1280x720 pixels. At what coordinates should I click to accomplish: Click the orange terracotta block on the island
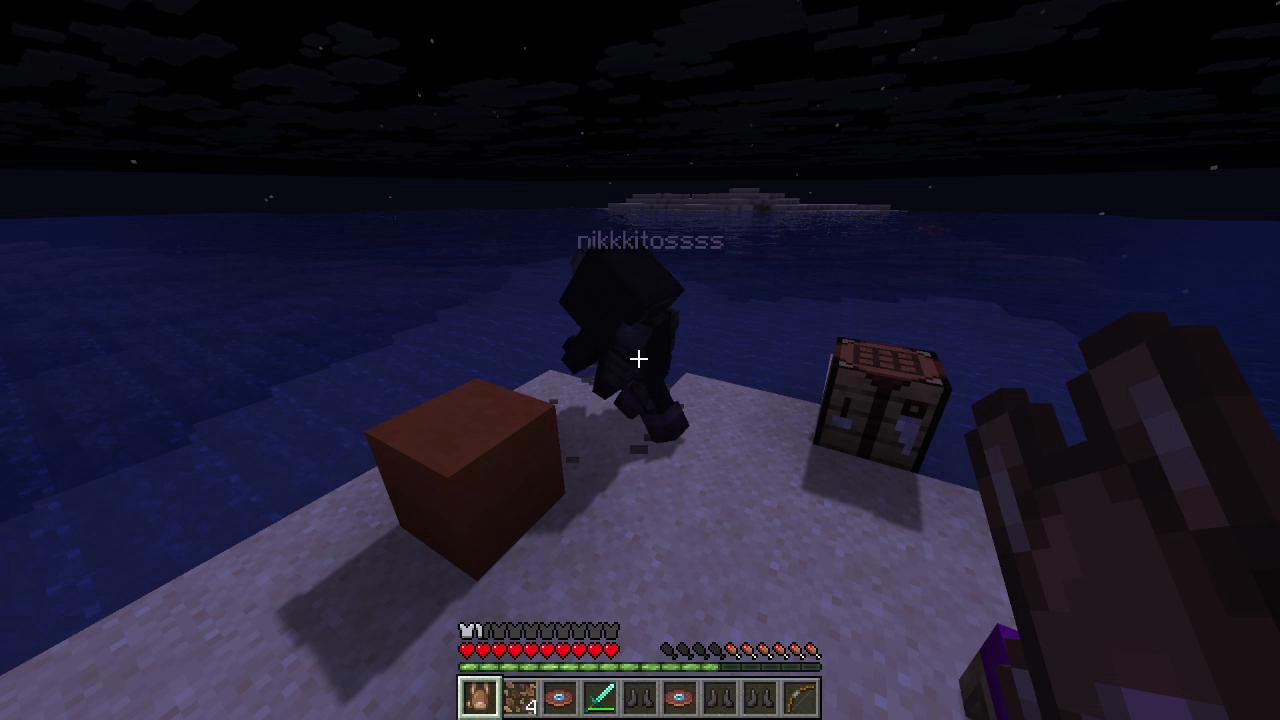tap(465, 470)
